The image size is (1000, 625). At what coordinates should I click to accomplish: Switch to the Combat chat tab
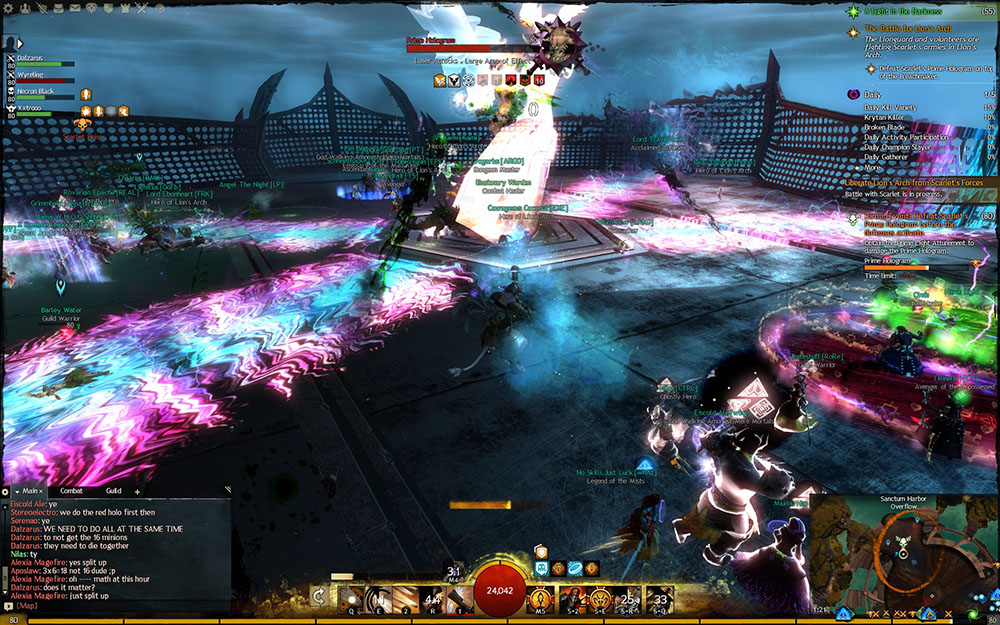(x=71, y=491)
